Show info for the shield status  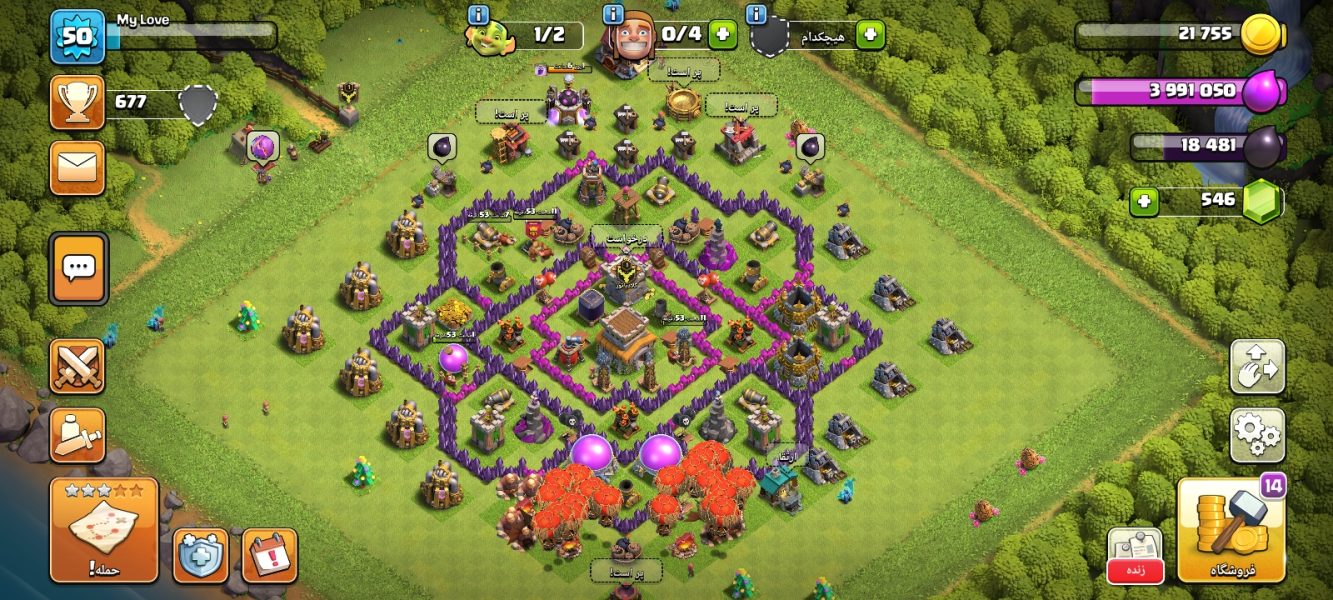point(757,14)
